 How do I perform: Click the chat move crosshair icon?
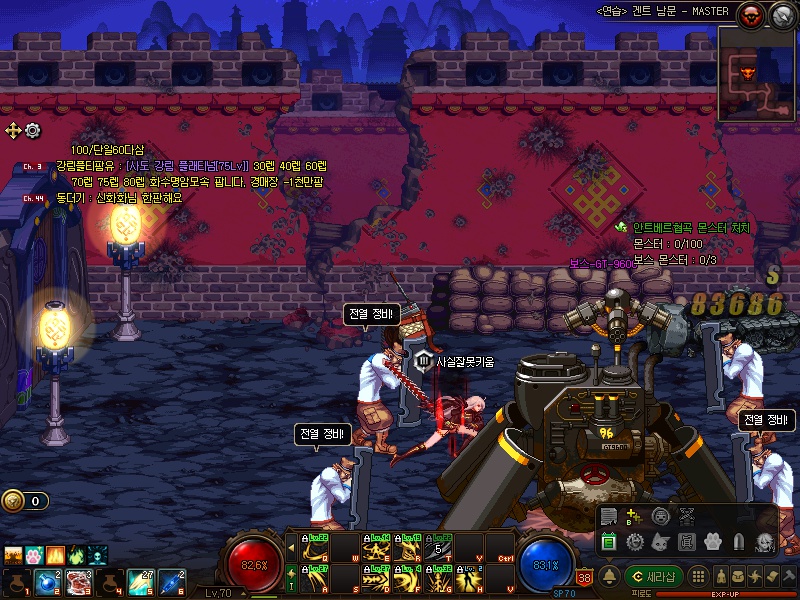(13, 130)
